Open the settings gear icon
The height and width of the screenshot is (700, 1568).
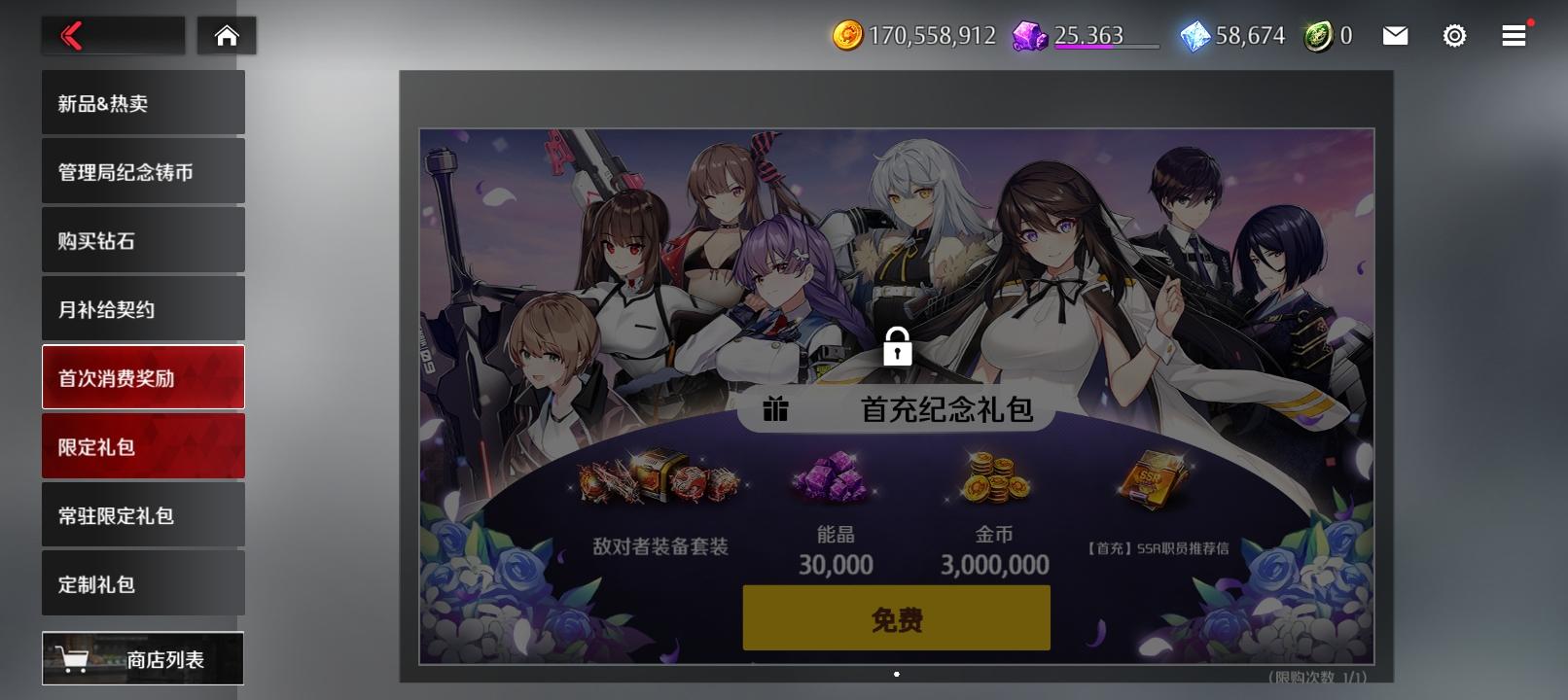pyautogui.click(x=1454, y=35)
